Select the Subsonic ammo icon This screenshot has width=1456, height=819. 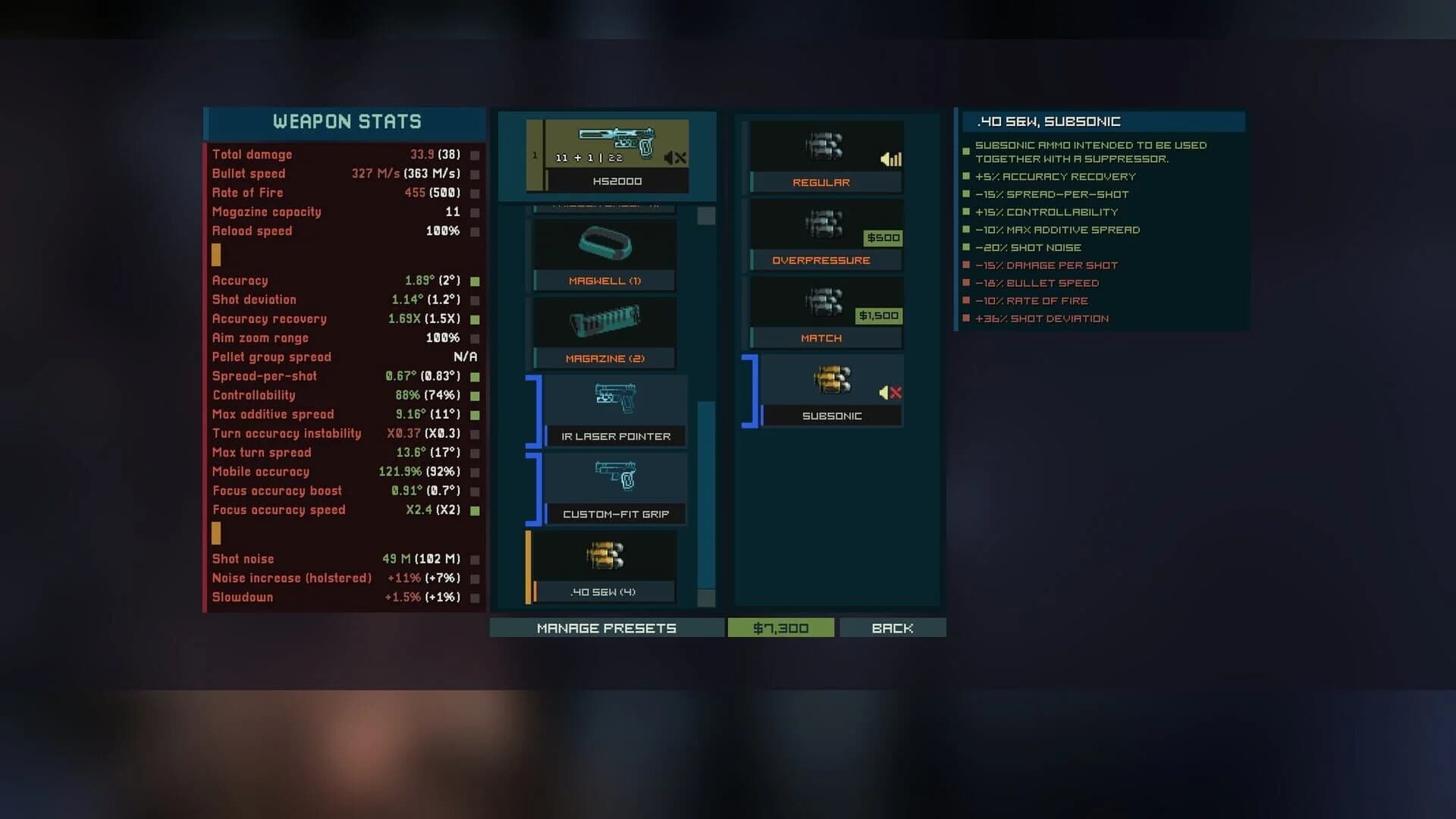(830, 379)
